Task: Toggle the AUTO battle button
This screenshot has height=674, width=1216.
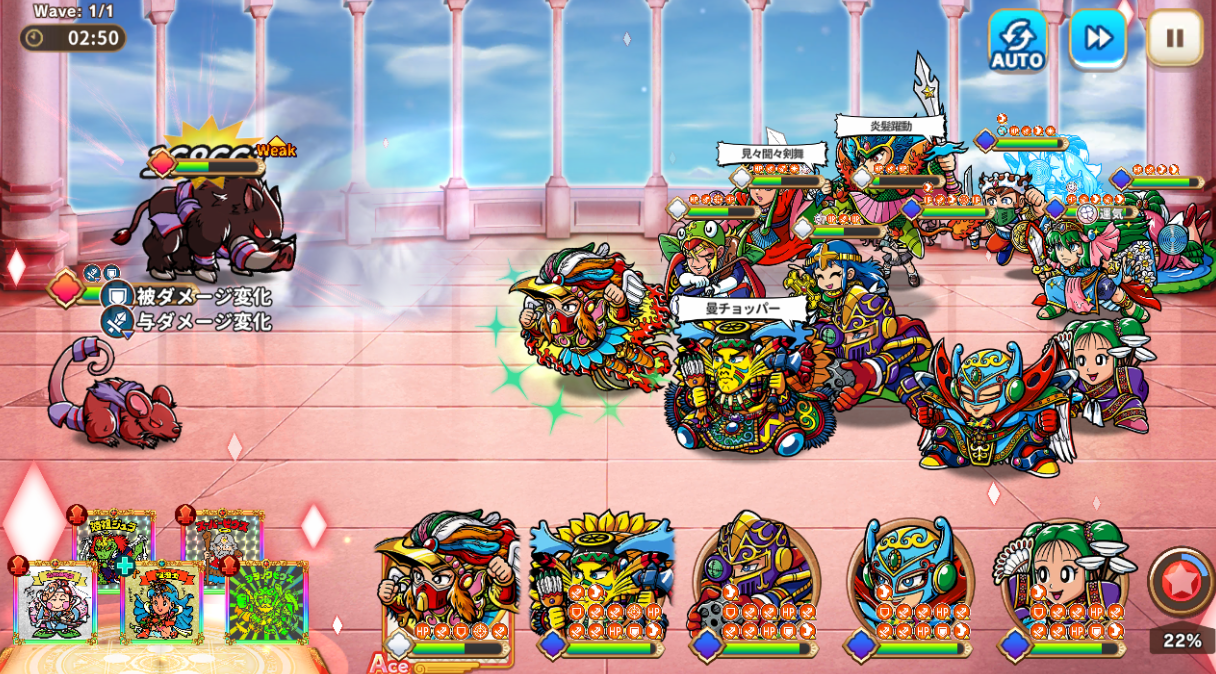Action: click(x=1017, y=40)
